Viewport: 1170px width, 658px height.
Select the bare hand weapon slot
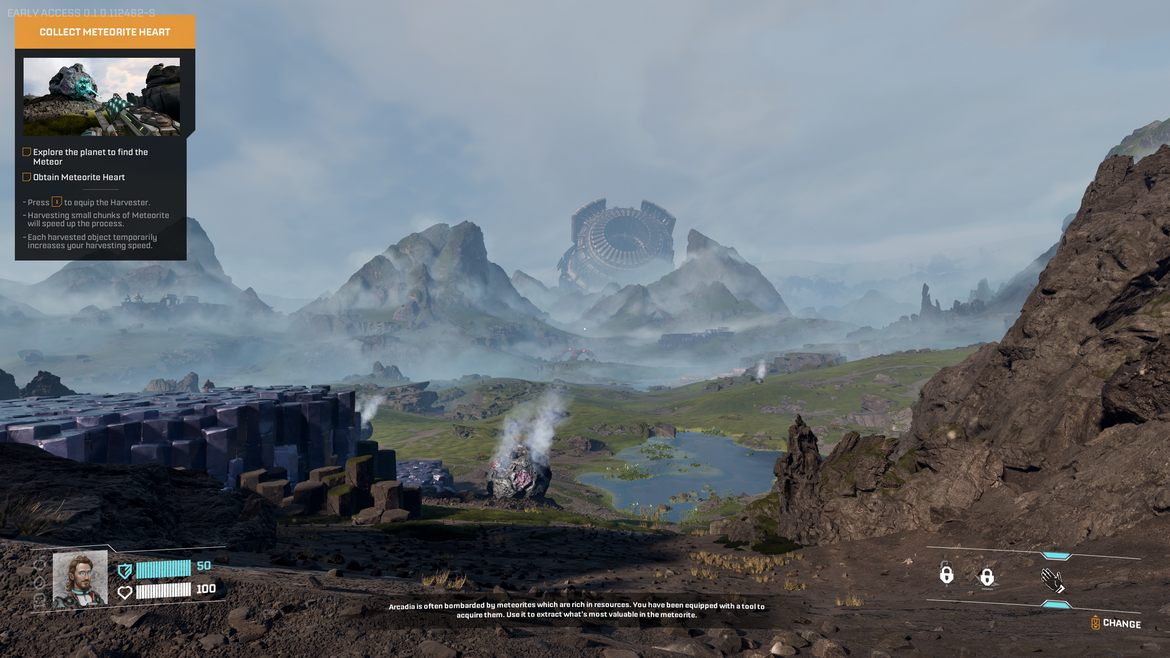[1052, 579]
